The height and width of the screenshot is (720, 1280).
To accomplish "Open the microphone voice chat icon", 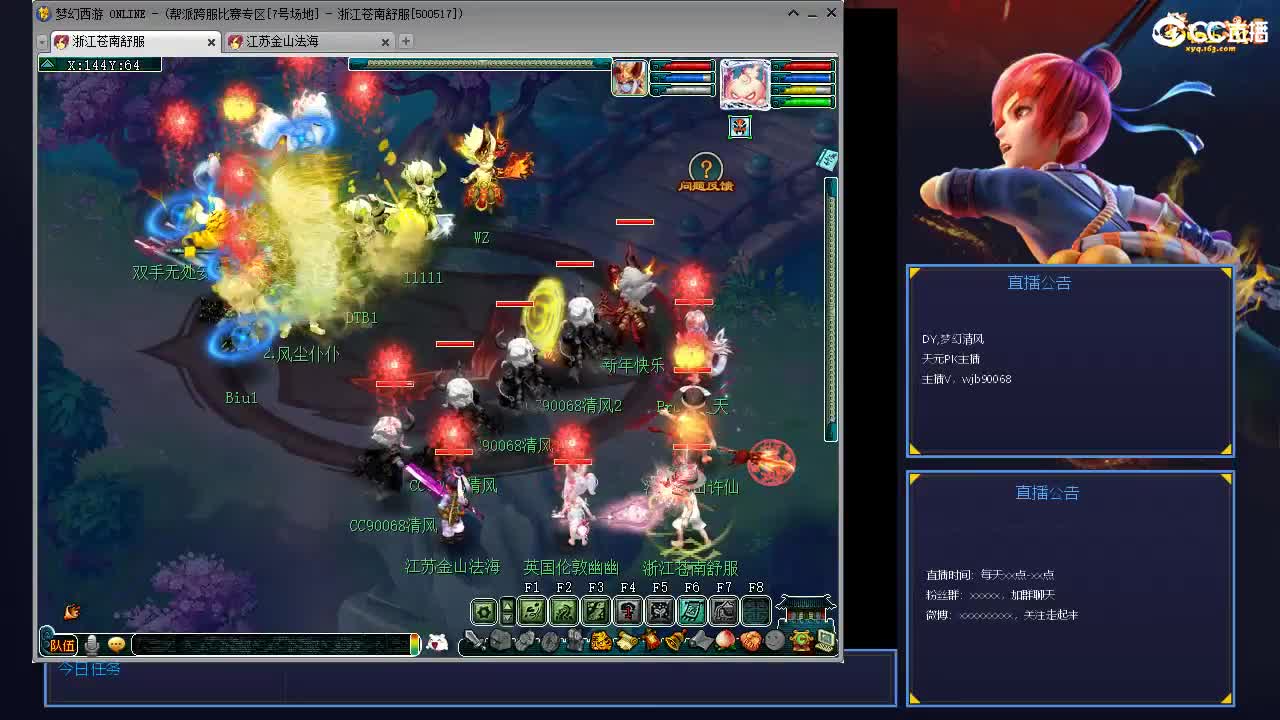I will pyautogui.click(x=91, y=644).
